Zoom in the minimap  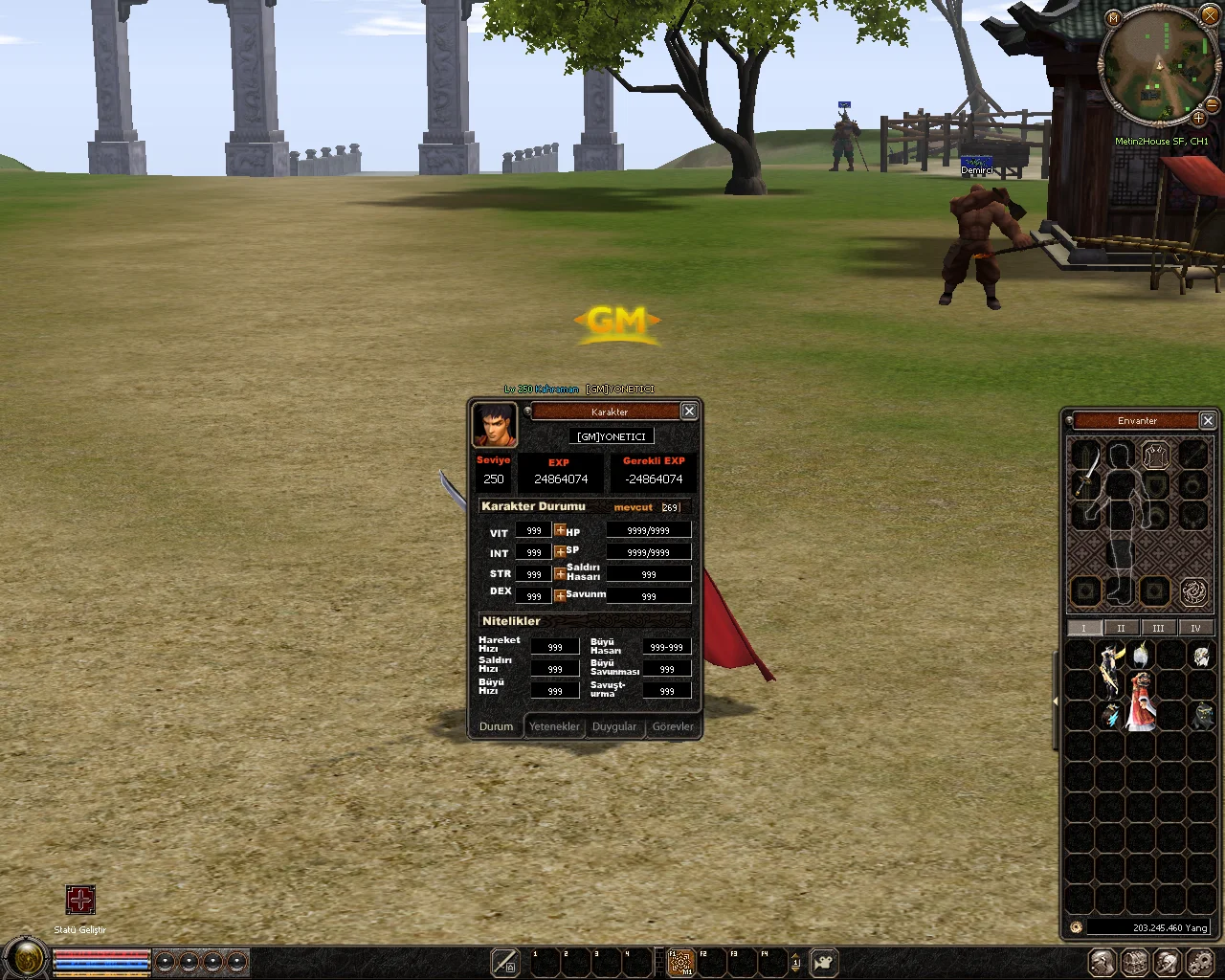tap(1198, 118)
